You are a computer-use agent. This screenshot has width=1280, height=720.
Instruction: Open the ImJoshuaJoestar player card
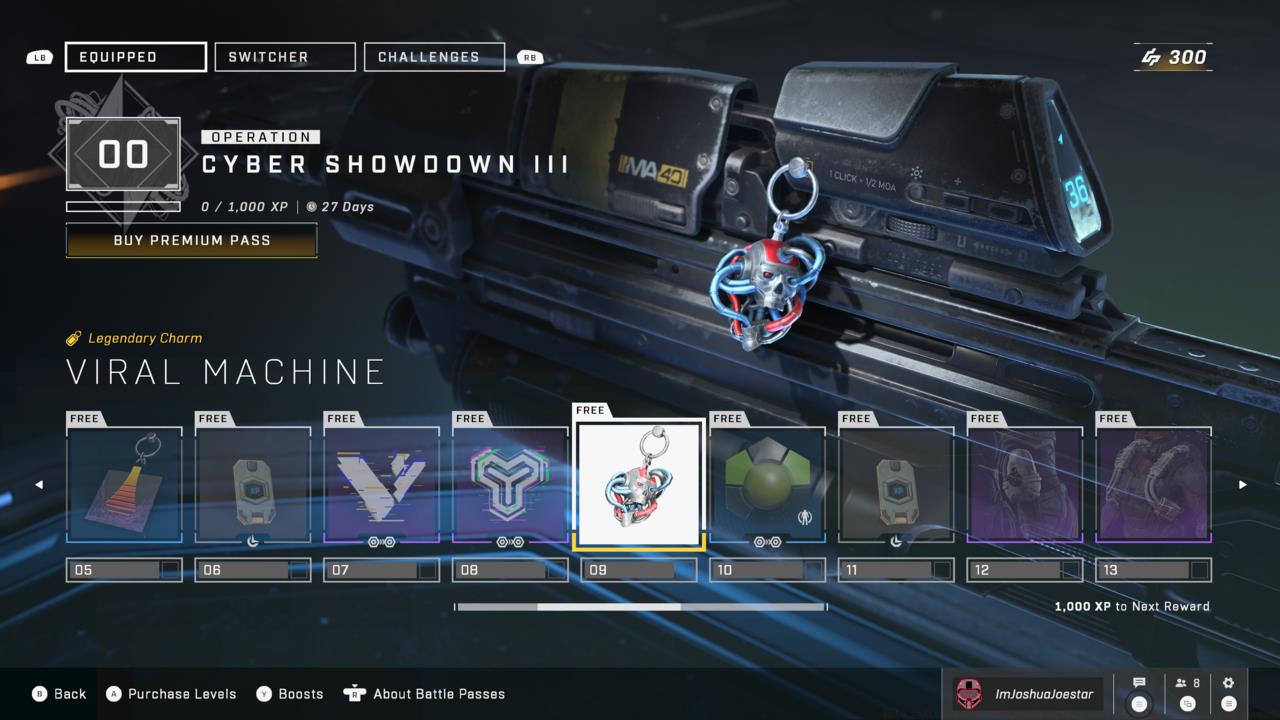[1028, 694]
